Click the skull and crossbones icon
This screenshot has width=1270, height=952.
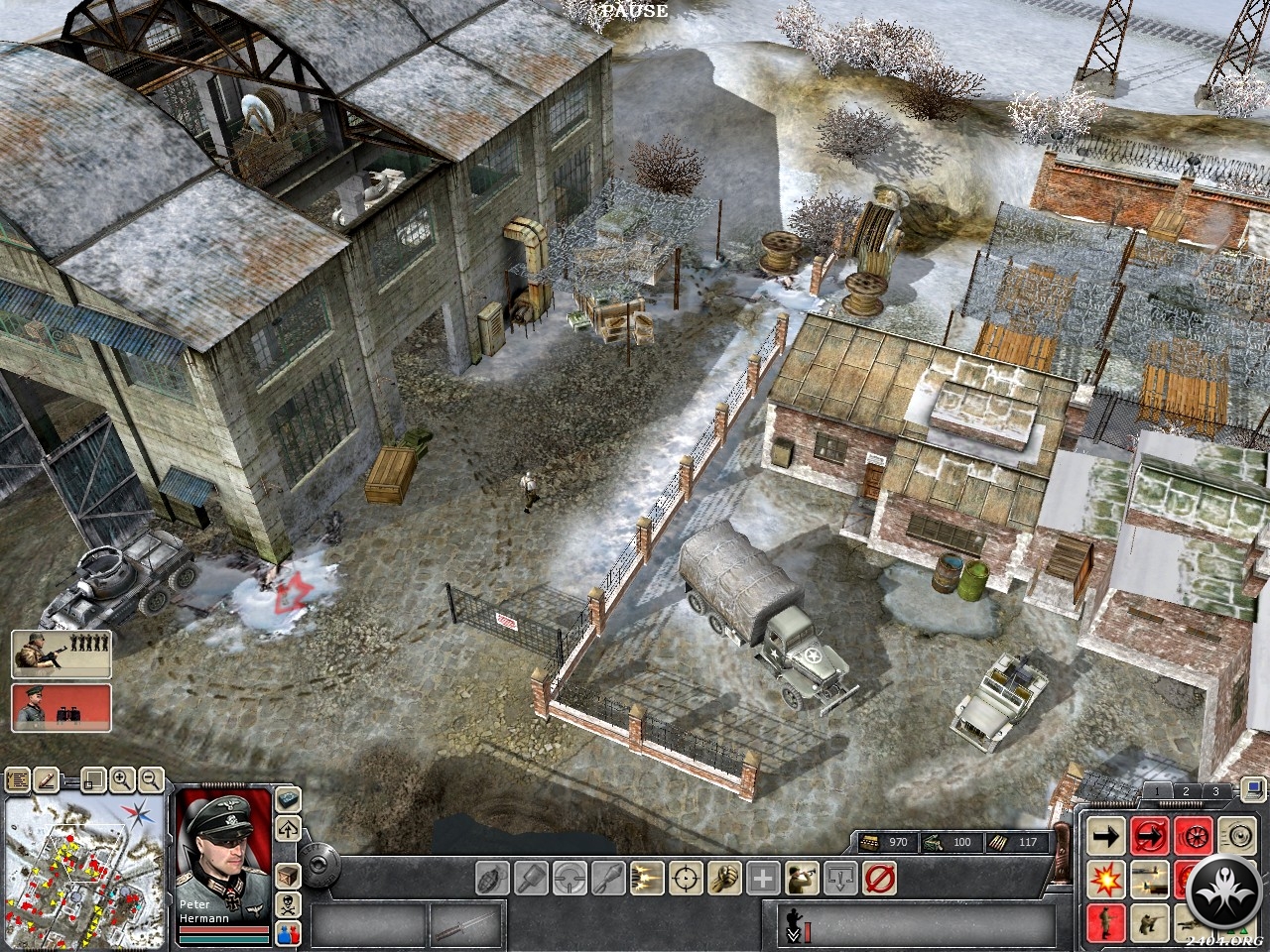(288, 904)
